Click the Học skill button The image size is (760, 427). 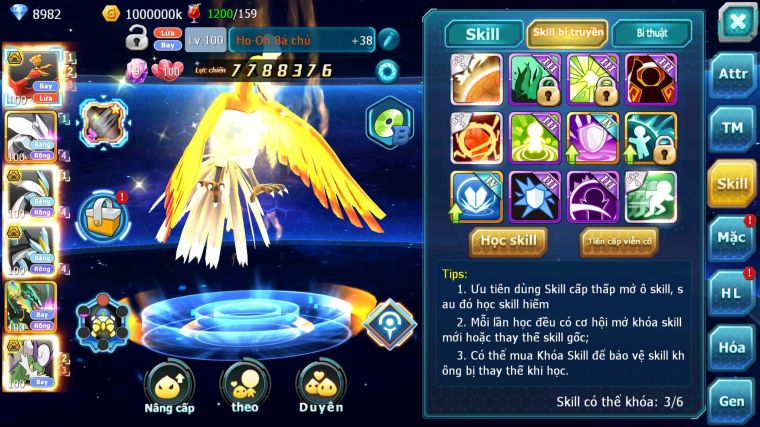(509, 241)
